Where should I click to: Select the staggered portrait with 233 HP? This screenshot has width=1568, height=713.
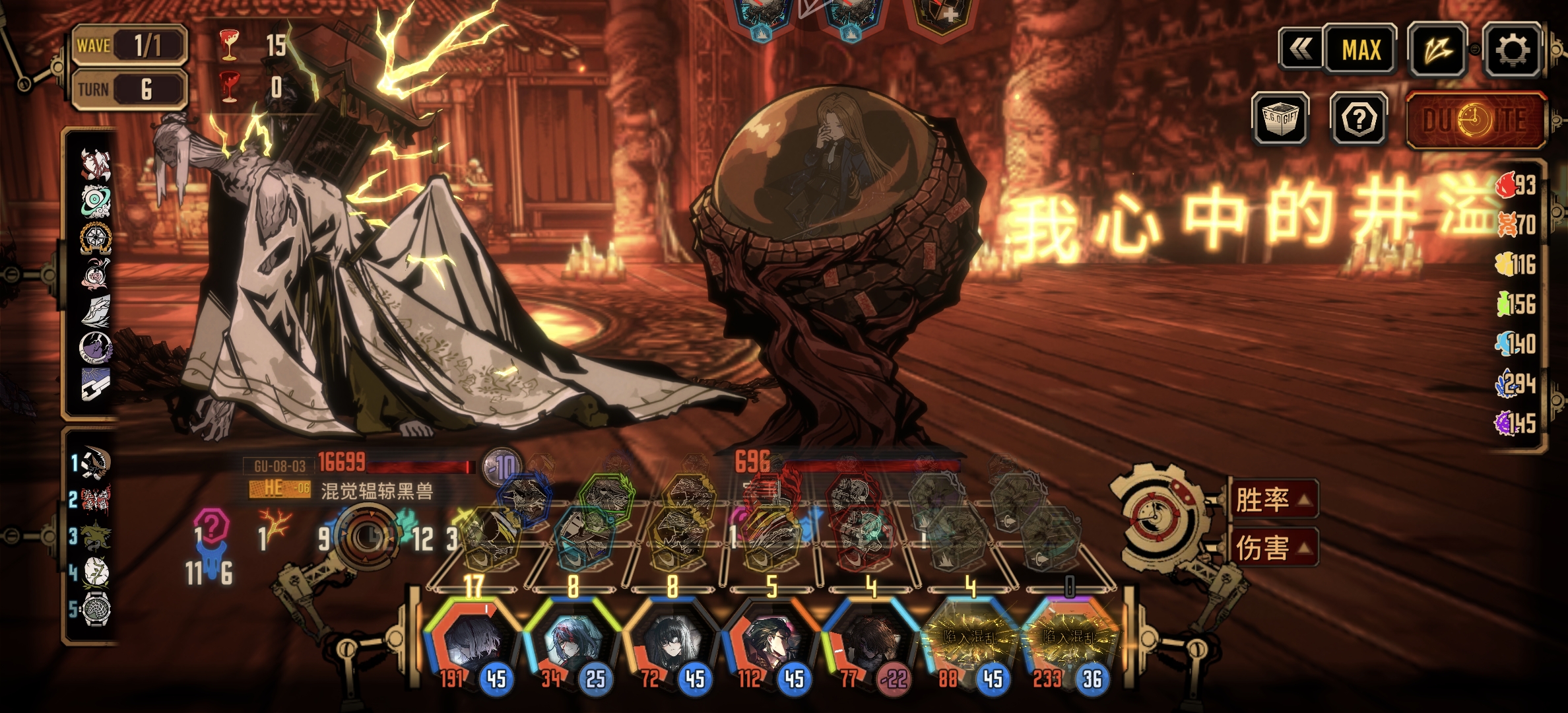(x=1068, y=639)
